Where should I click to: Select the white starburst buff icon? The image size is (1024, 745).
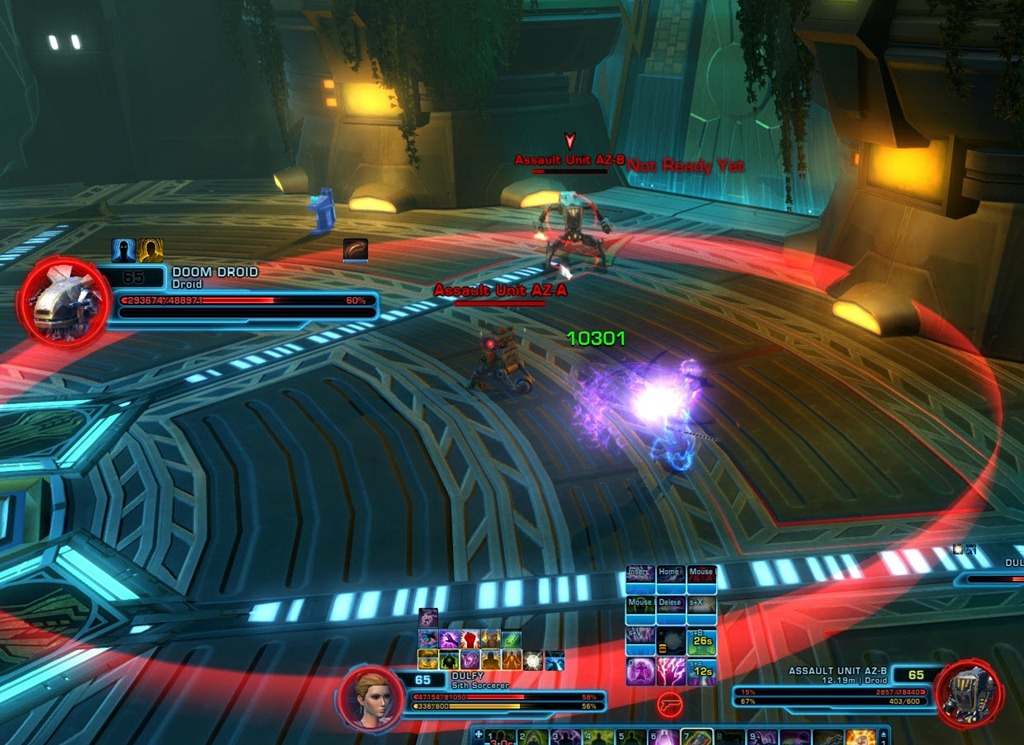click(533, 660)
